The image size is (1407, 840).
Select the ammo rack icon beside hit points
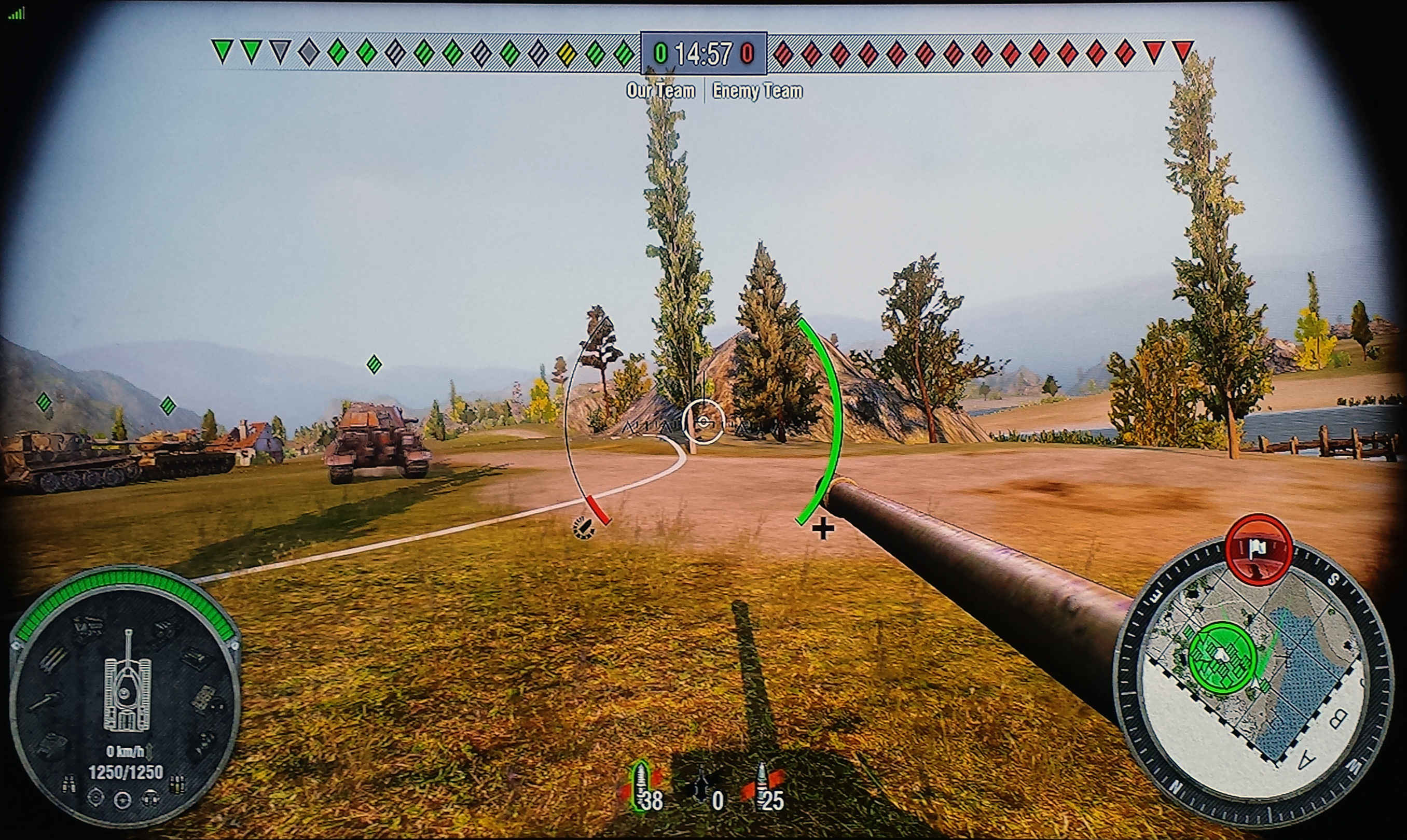177,784
